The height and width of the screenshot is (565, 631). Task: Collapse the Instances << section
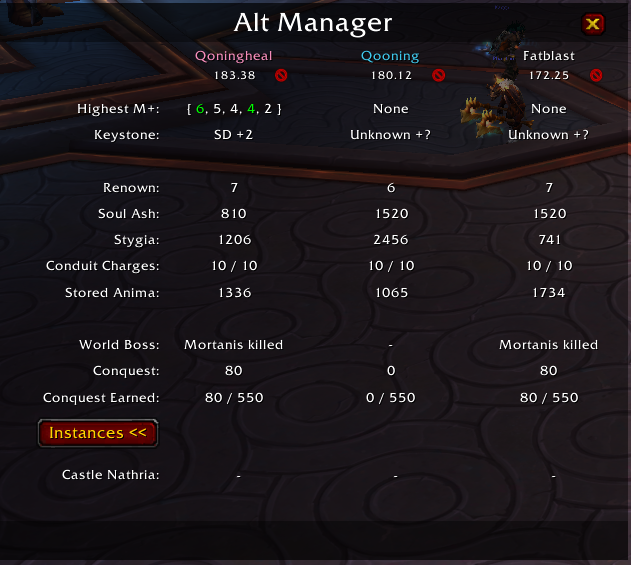[x=97, y=433]
